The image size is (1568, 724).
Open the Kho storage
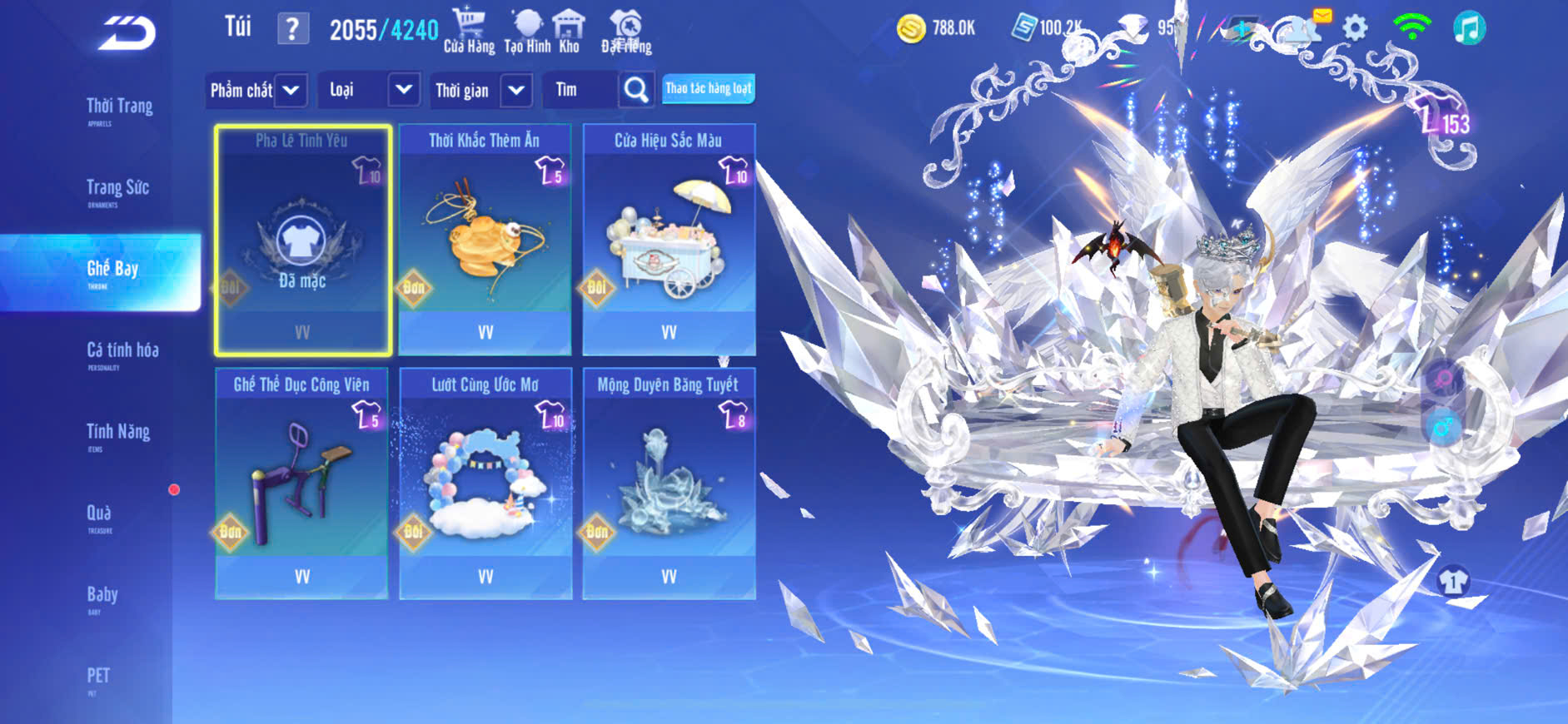click(x=569, y=31)
